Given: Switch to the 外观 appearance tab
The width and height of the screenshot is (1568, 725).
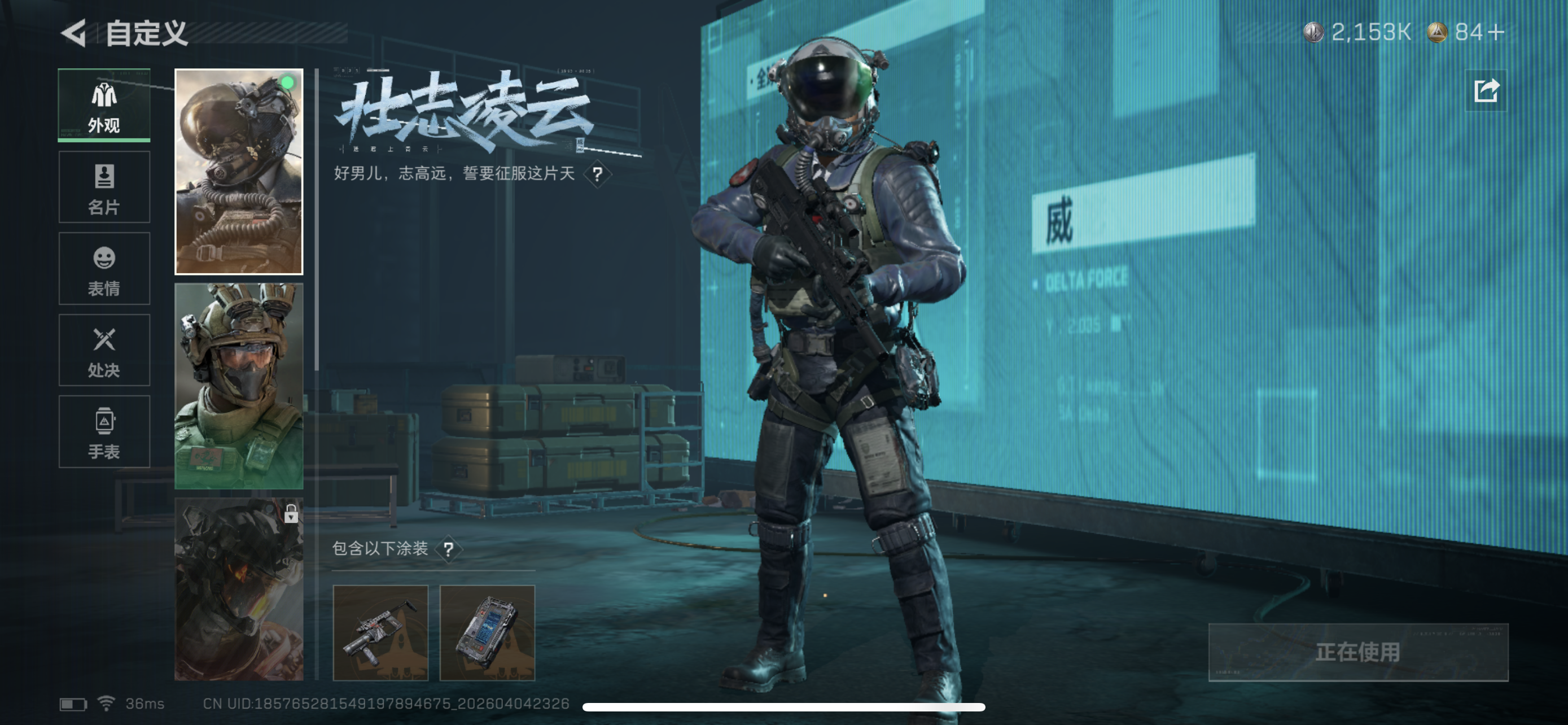Looking at the screenshot, I should 103,106.
